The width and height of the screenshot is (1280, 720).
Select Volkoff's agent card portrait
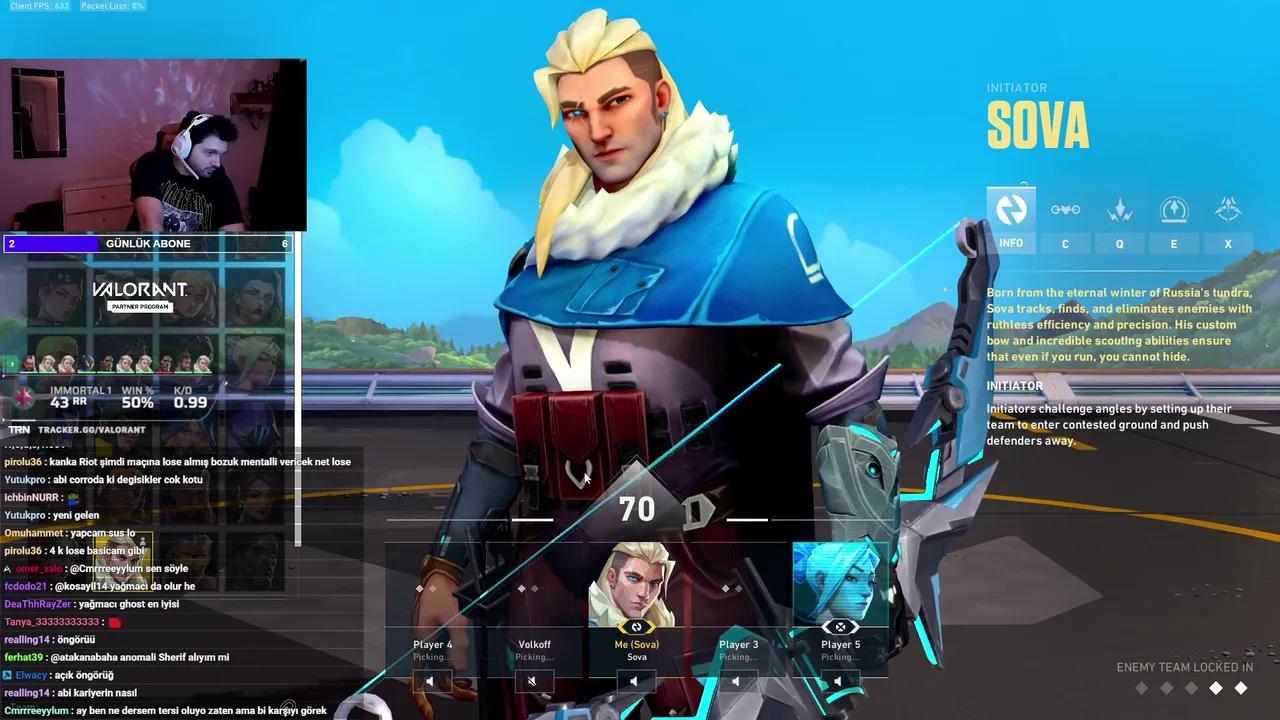click(x=533, y=590)
